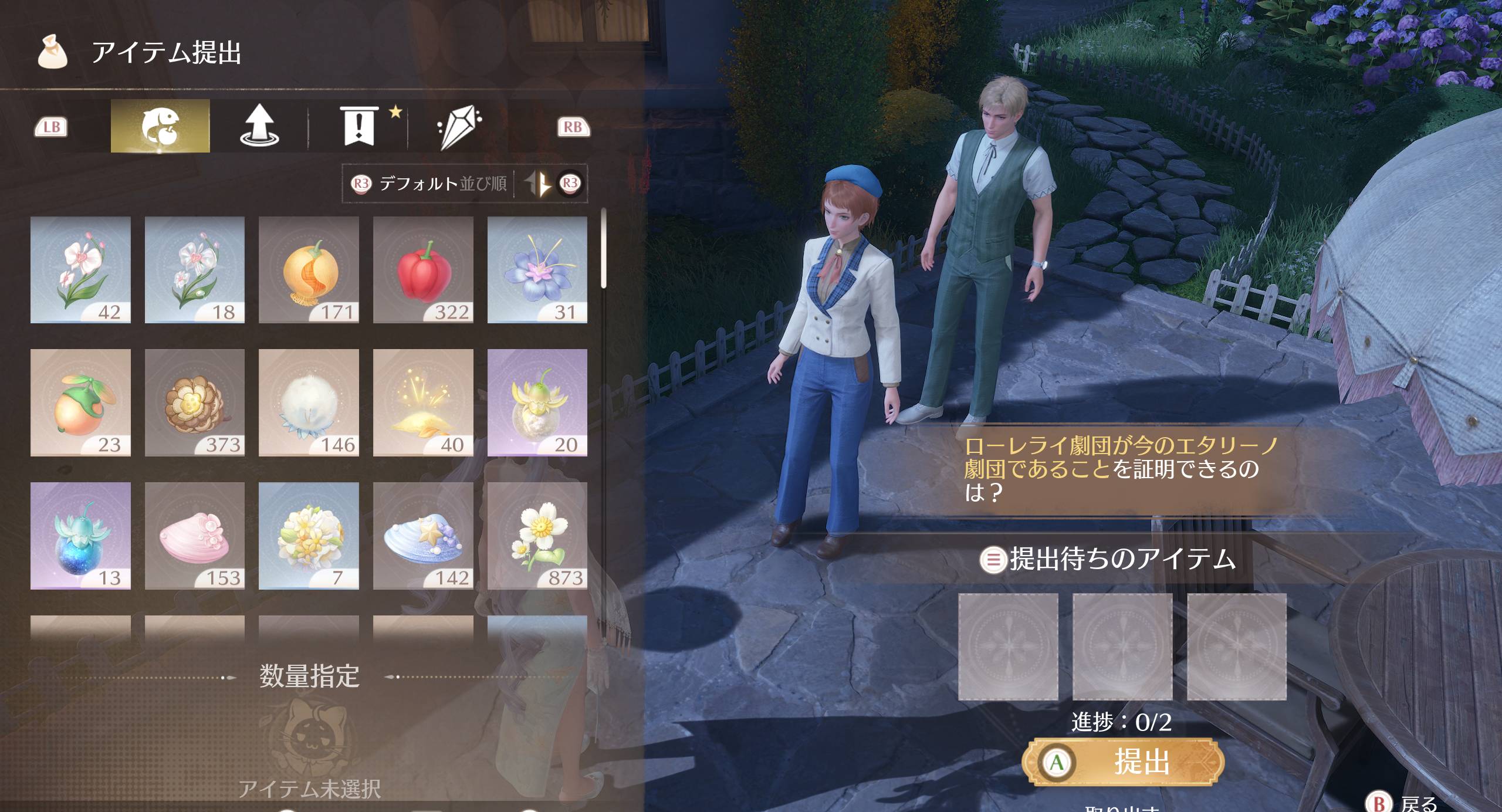Open the デフォルト並び順 sort dropdown
1502x812 pixels.
(429, 184)
